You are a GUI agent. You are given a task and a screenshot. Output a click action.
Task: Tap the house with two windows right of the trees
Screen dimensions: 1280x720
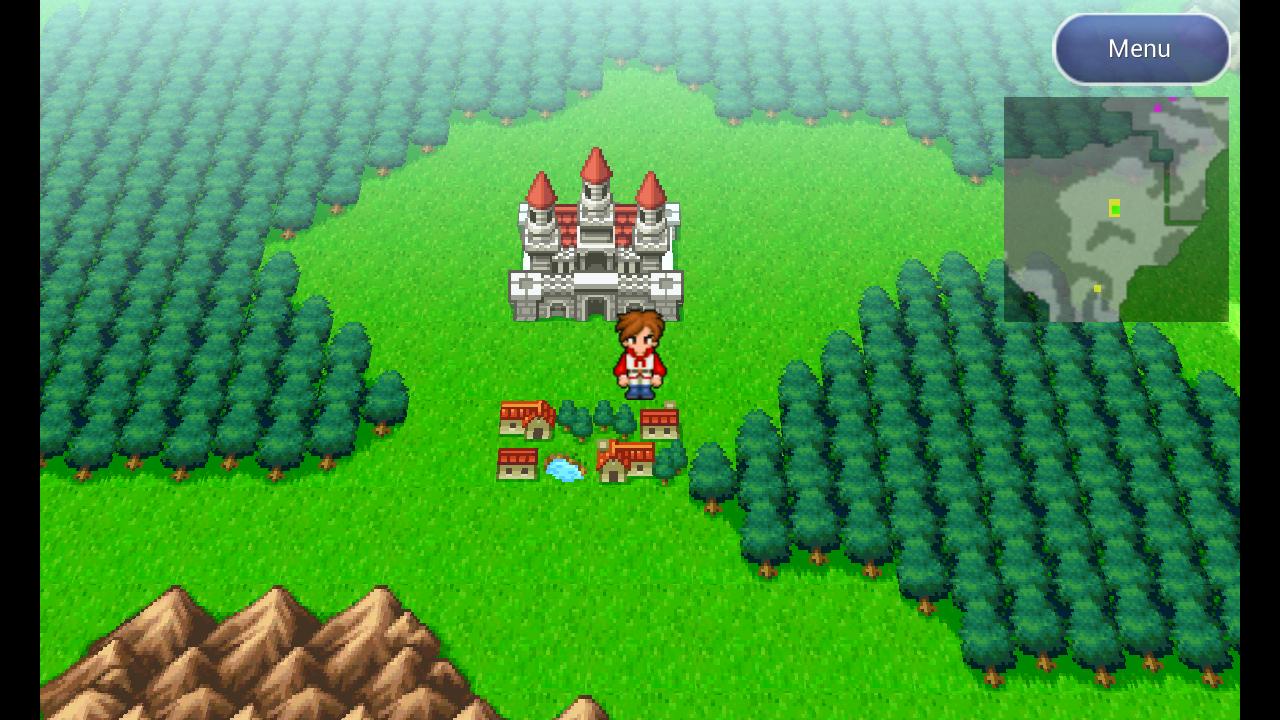[x=657, y=424]
